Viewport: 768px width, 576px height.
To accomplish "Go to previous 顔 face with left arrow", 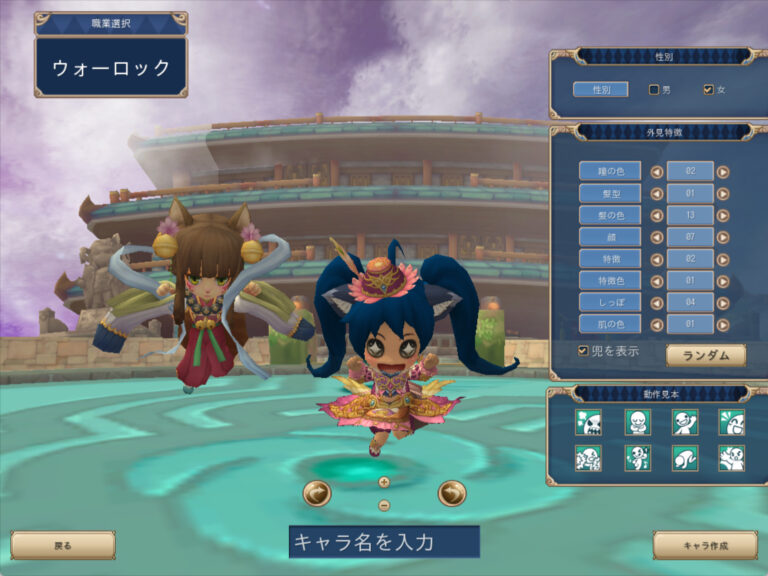I will [657, 237].
